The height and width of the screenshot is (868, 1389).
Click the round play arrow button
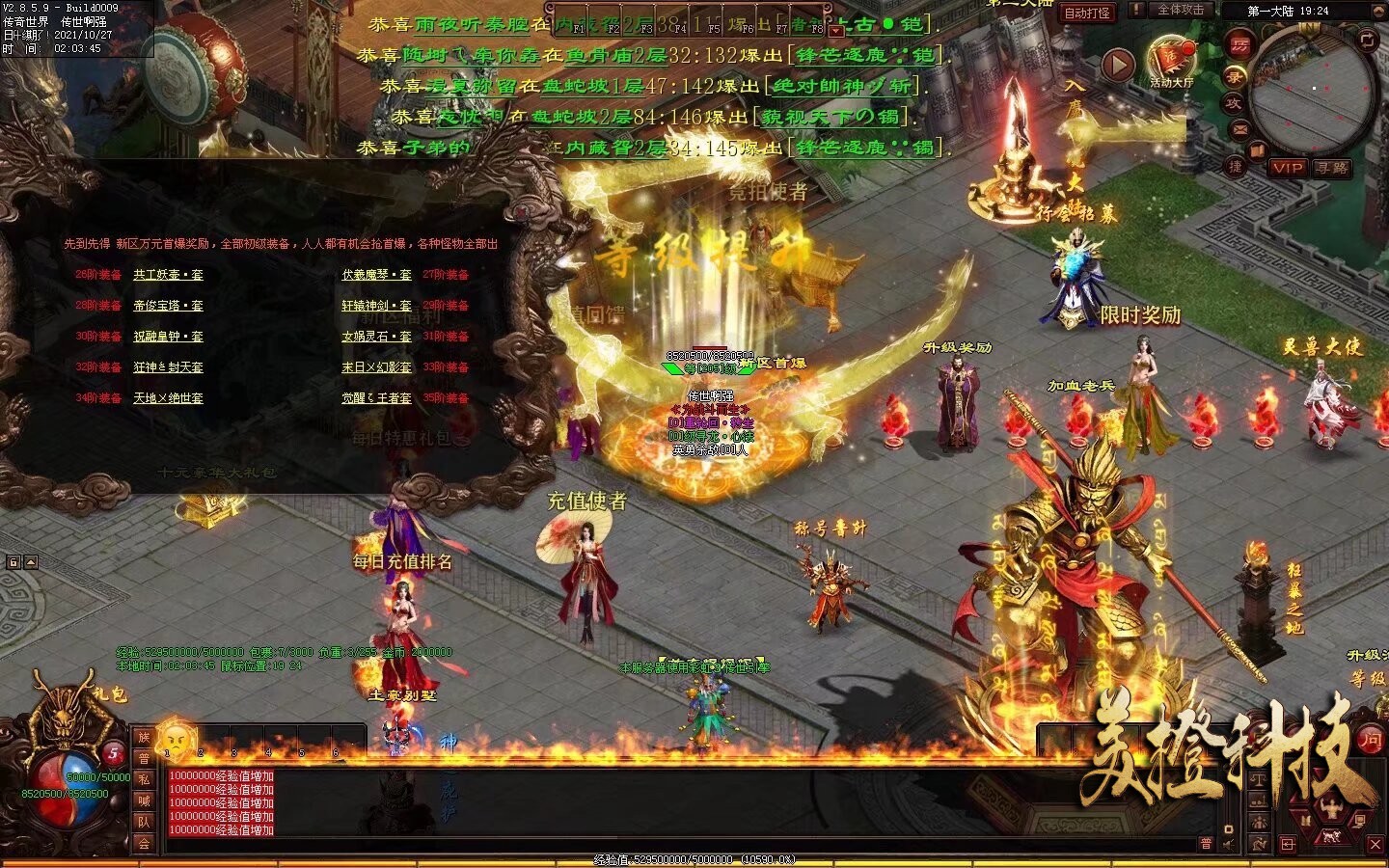coord(1118,65)
